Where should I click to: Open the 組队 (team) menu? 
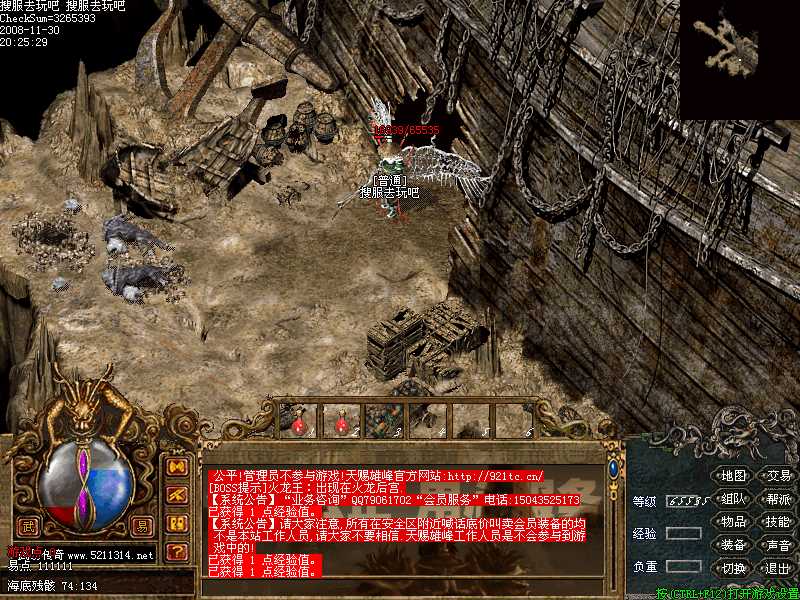[x=733, y=498]
